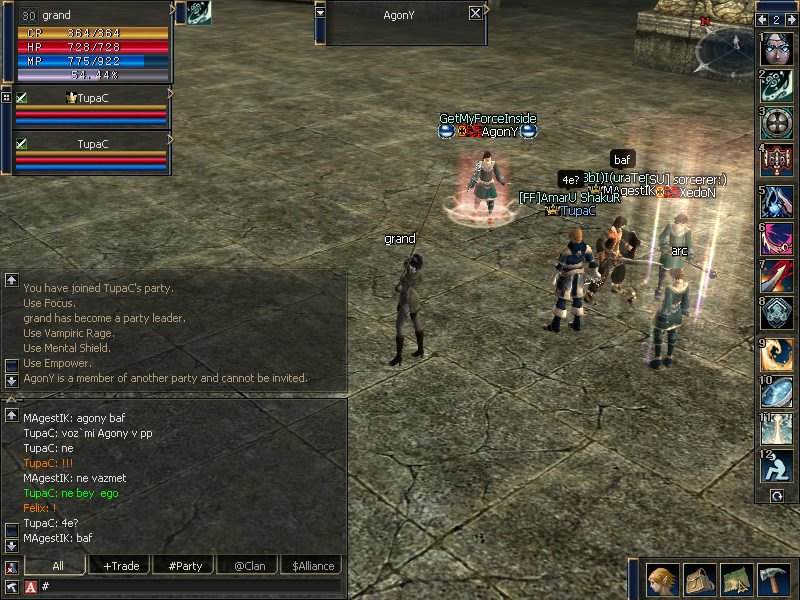
Task: Use the face portrait skill in slot 1
Action: (778, 49)
